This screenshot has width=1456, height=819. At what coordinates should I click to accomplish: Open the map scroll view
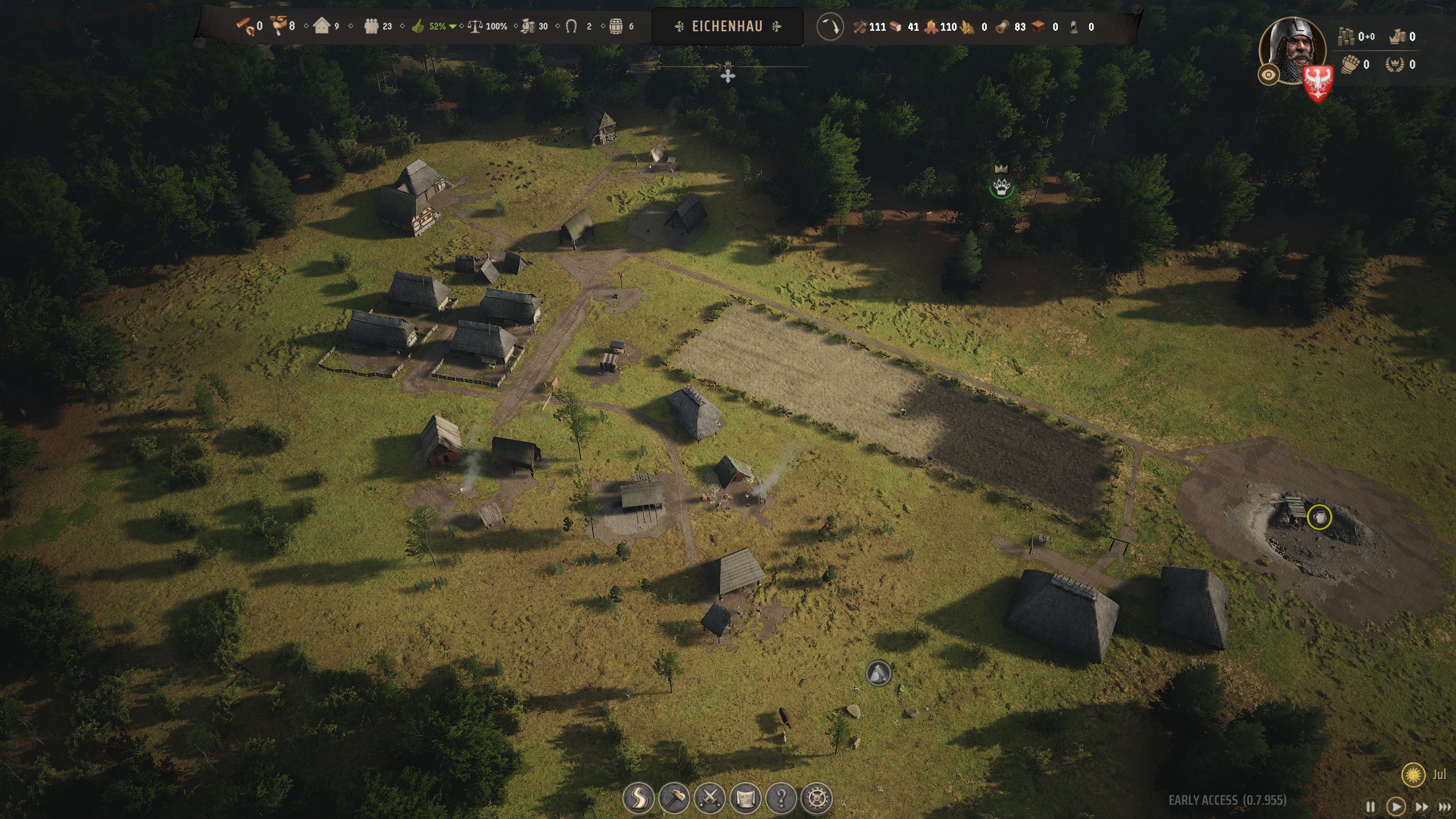tap(746, 798)
